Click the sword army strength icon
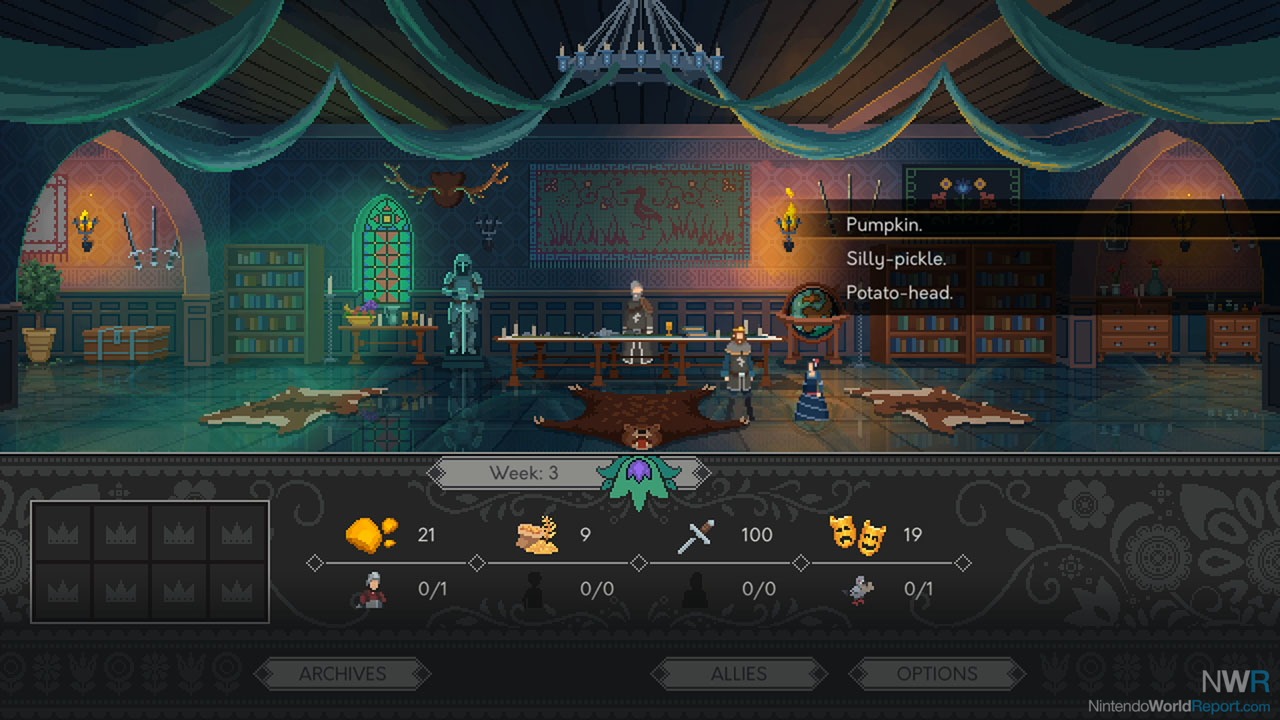This screenshot has width=1280, height=720. click(696, 536)
